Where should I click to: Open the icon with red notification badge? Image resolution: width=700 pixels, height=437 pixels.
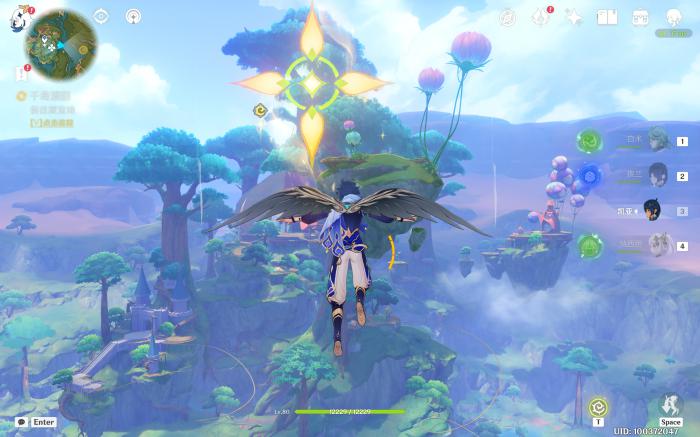(541, 17)
